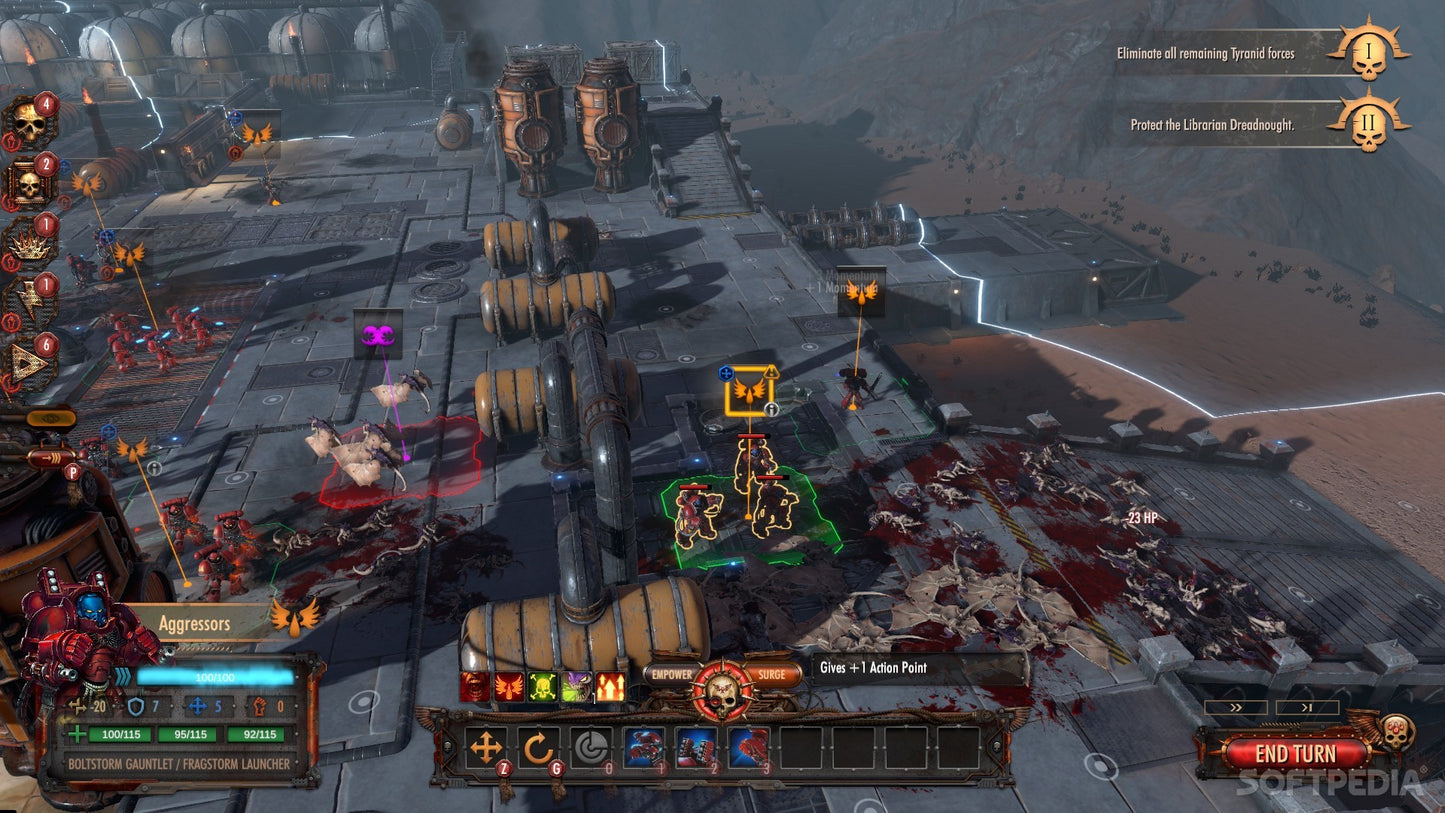The image size is (1445, 813).
Task: Click the info tooltip above the selected unit
Action: pyautogui.click(x=771, y=408)
